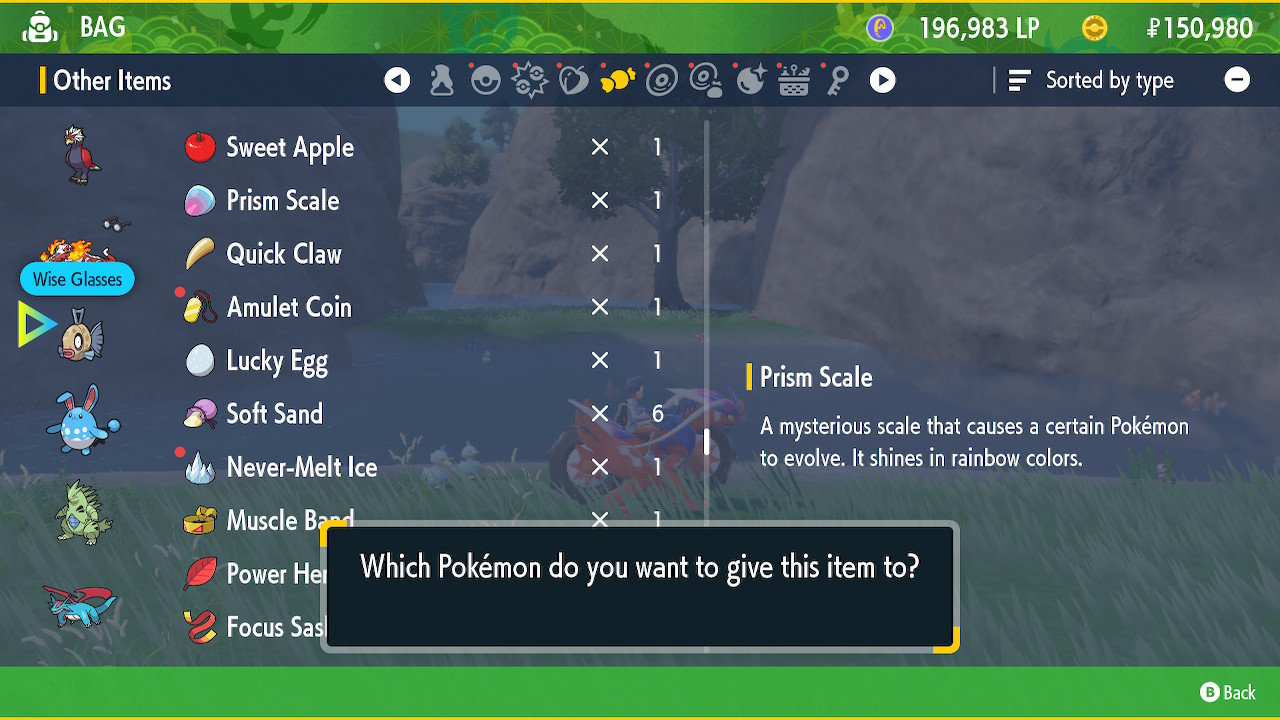Screen dimensions: 1280x720
Task: Choose Azumarill in the party list
Action: coord(82,420)
